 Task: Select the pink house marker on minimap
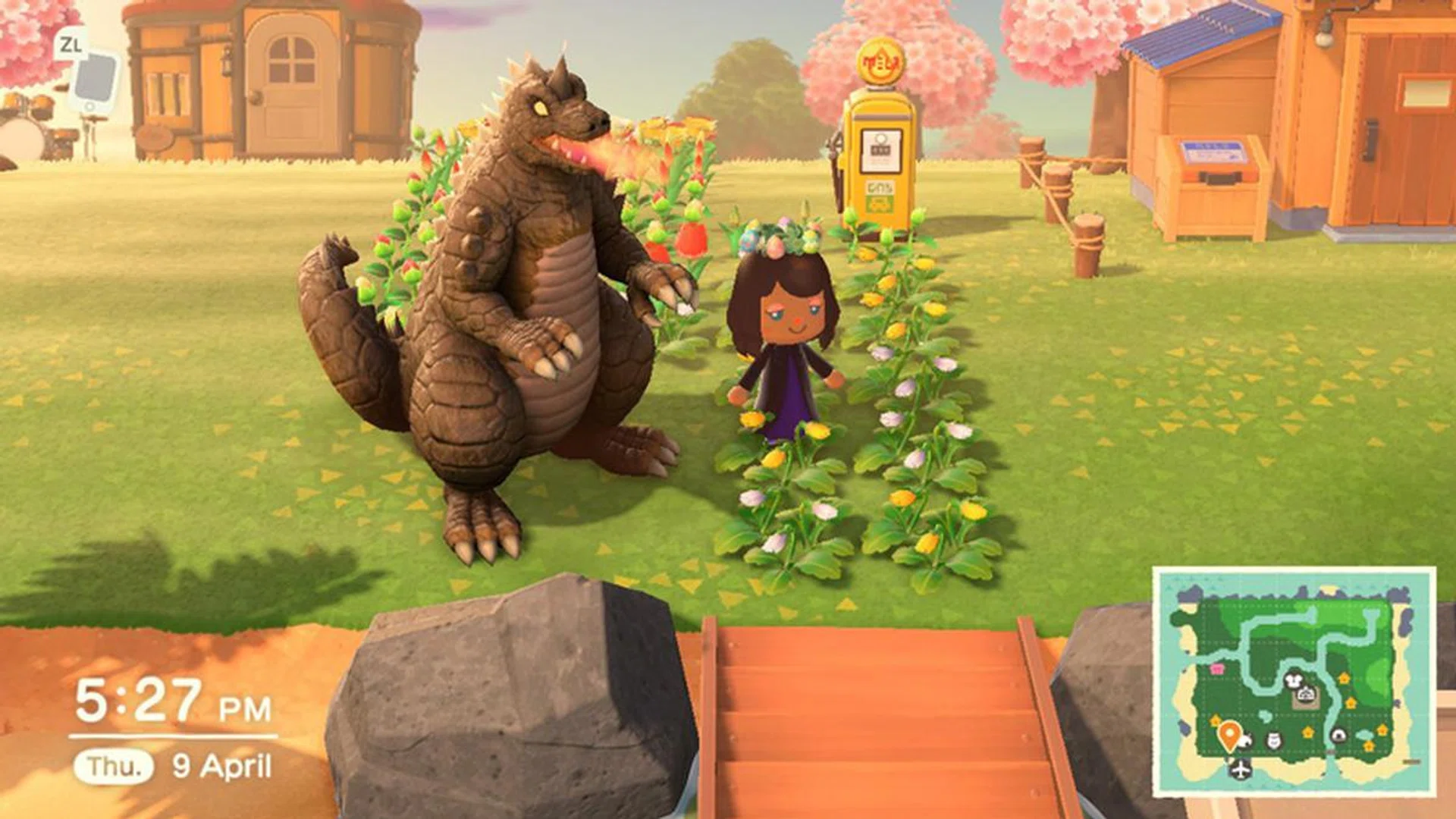[x=1218, y=669]
